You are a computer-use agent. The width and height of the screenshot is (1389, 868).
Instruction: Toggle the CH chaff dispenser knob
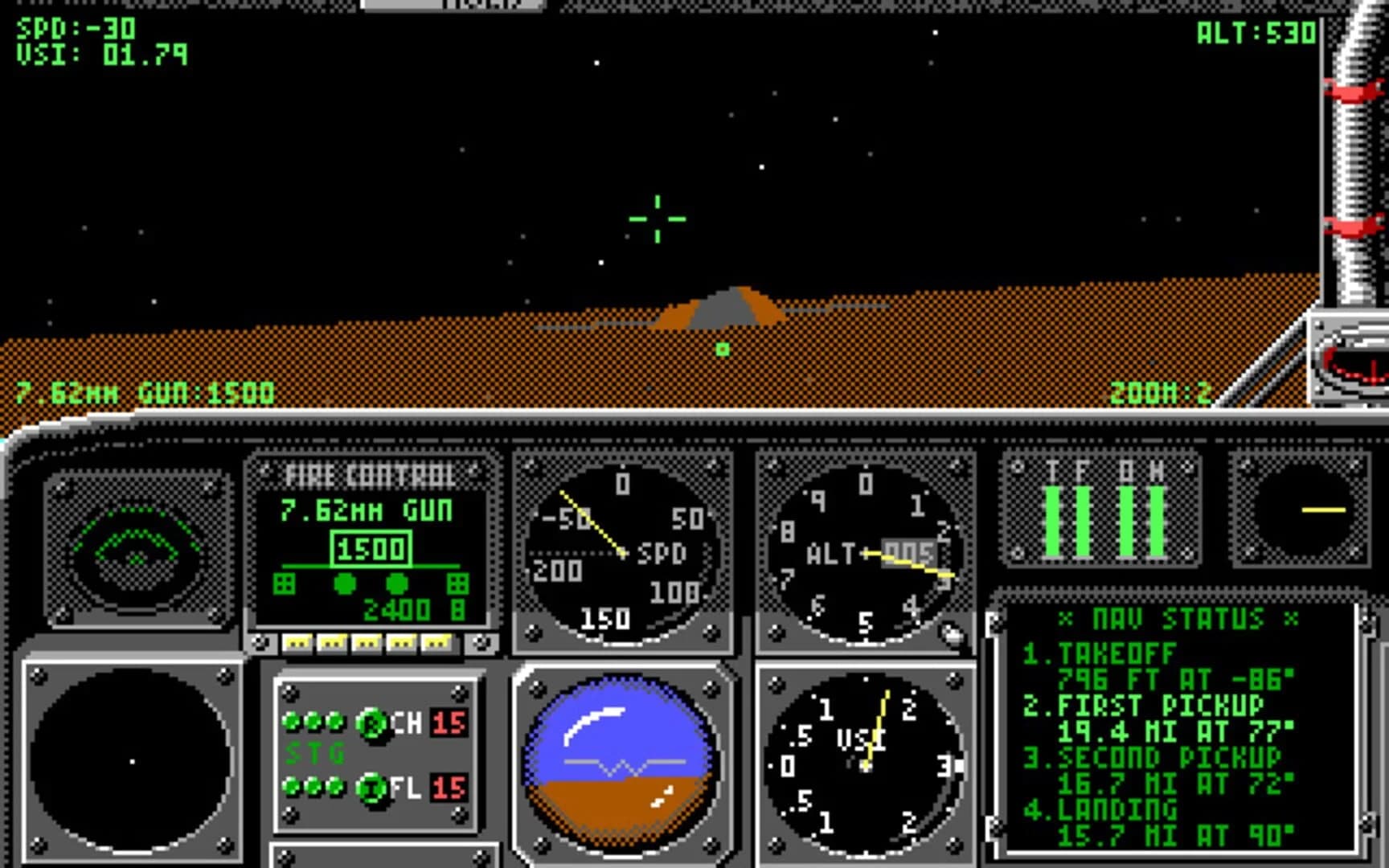coord(371,723)
